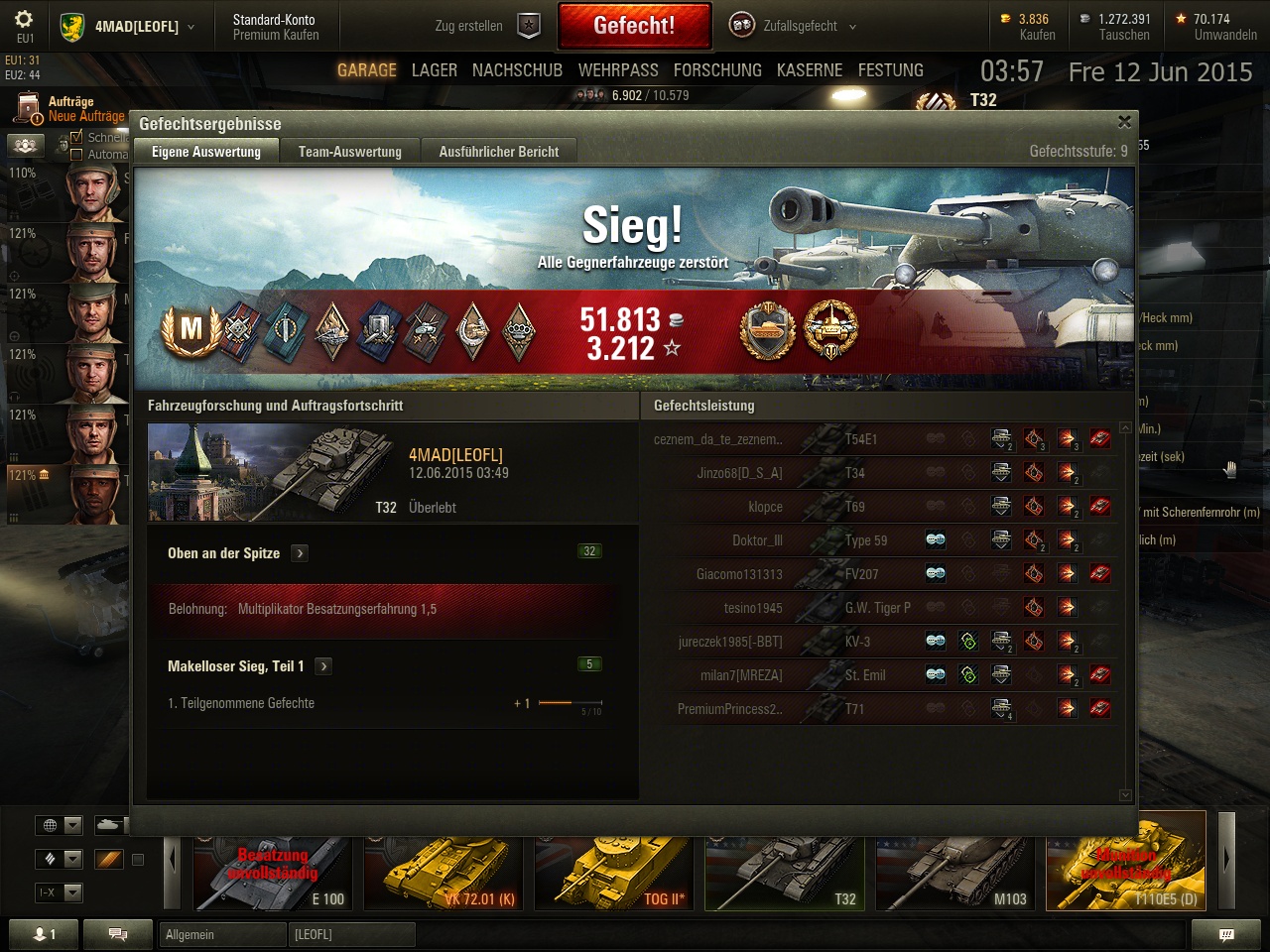Open the FESTUNG stronghold menu
Screen dimensions: 1270x952
890,70
